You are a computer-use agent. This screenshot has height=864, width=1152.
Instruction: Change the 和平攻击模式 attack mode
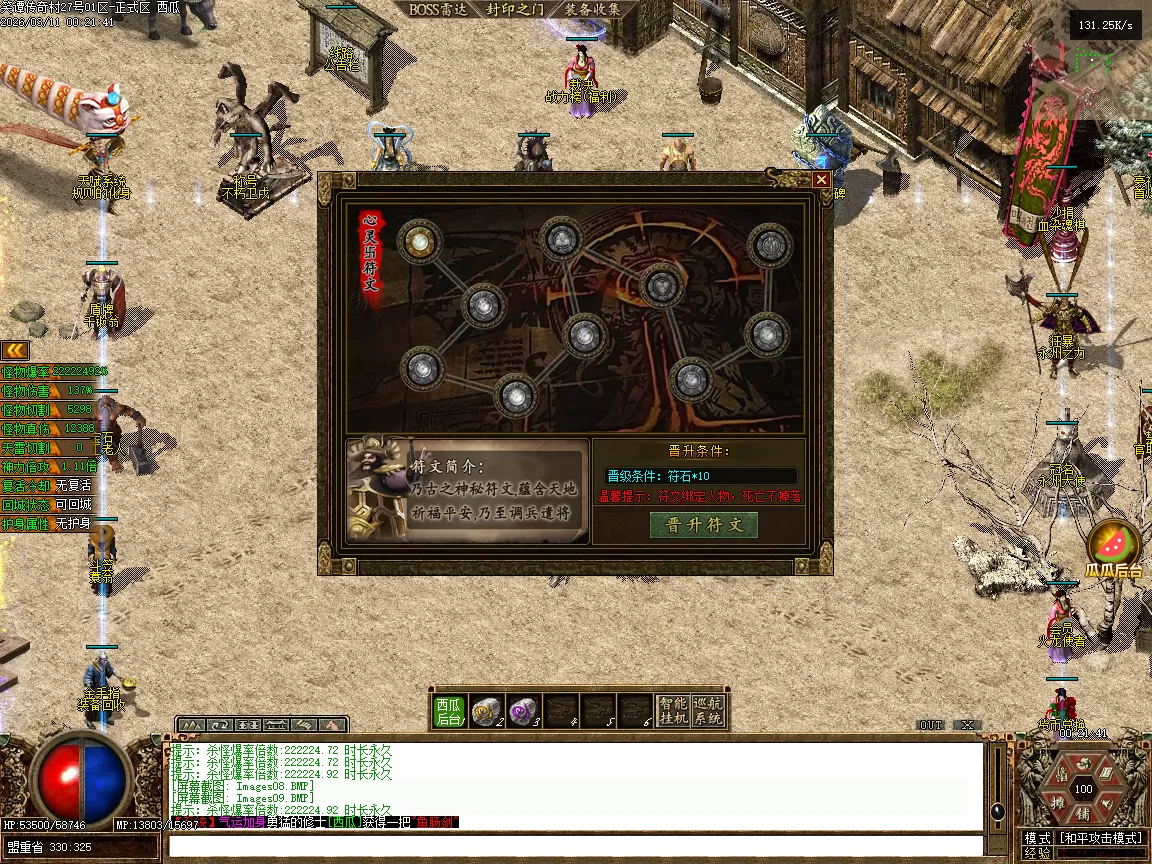pyautogui.click(x=1101, y=838)
